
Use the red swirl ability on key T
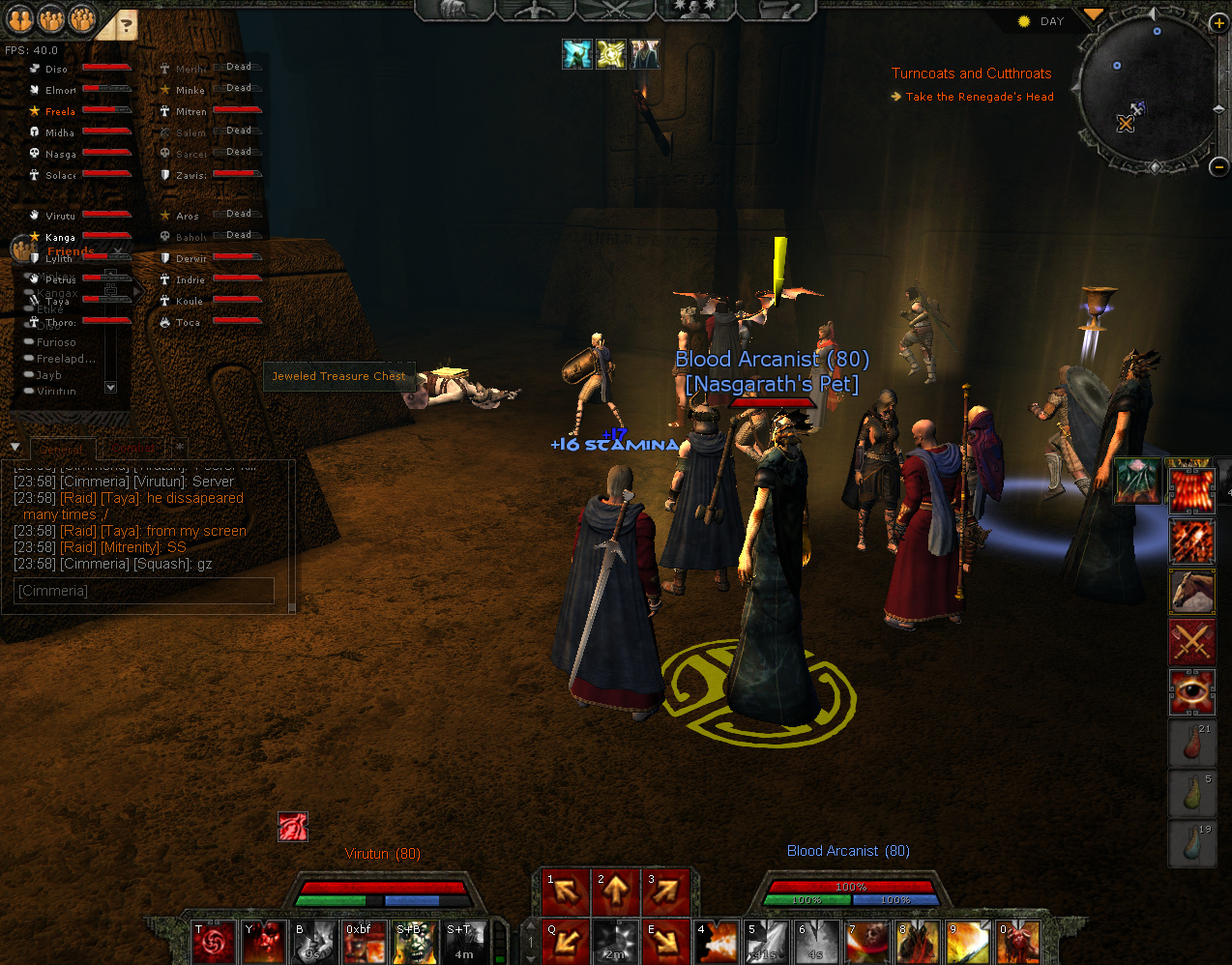pyautogui.click(x=214, y=941)
